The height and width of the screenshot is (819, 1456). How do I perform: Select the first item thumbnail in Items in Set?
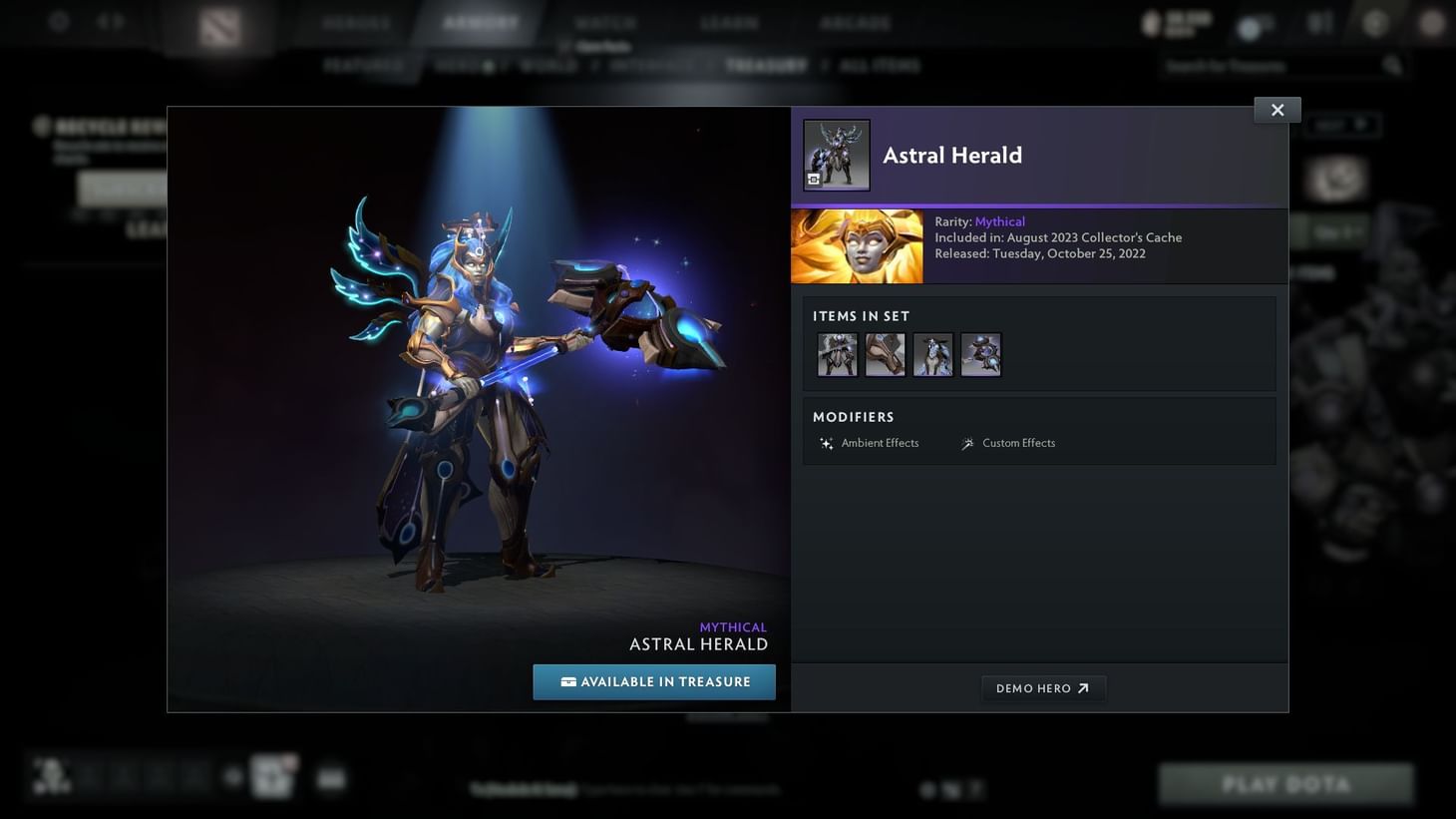(x=837, y=354)
